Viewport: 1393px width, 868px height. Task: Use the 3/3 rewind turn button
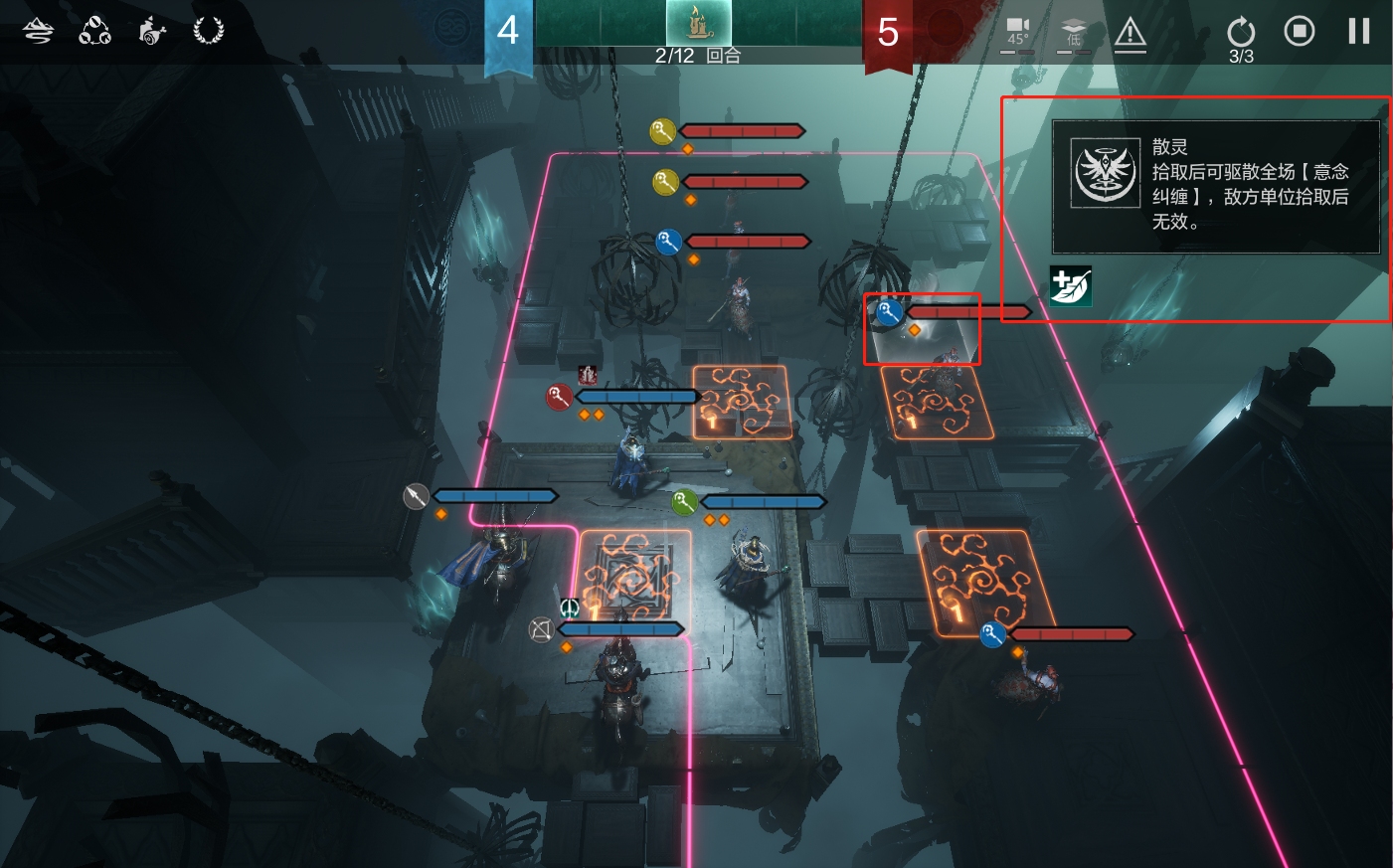(1241, 36)
